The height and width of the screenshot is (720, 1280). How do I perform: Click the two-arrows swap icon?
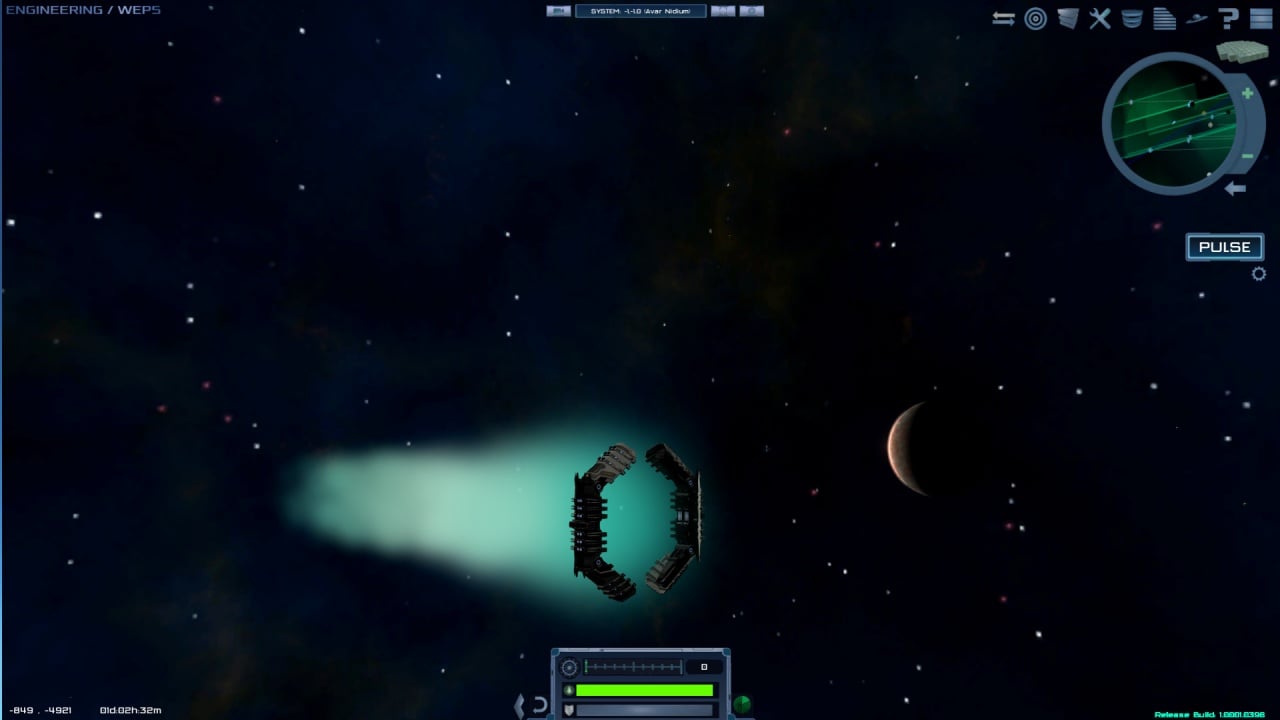point(1003,19)
